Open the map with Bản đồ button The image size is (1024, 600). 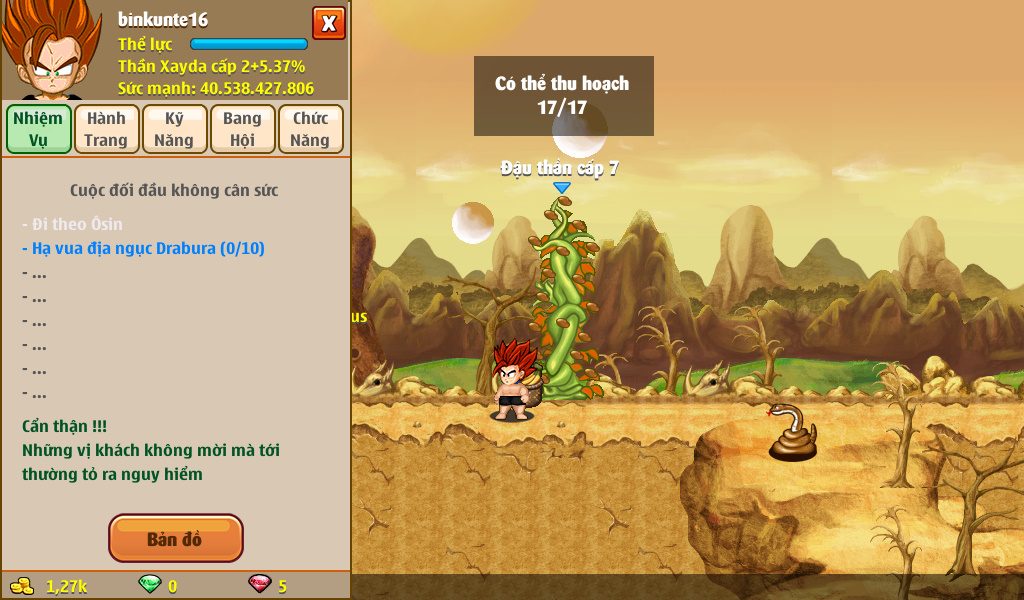click(175, 539)
